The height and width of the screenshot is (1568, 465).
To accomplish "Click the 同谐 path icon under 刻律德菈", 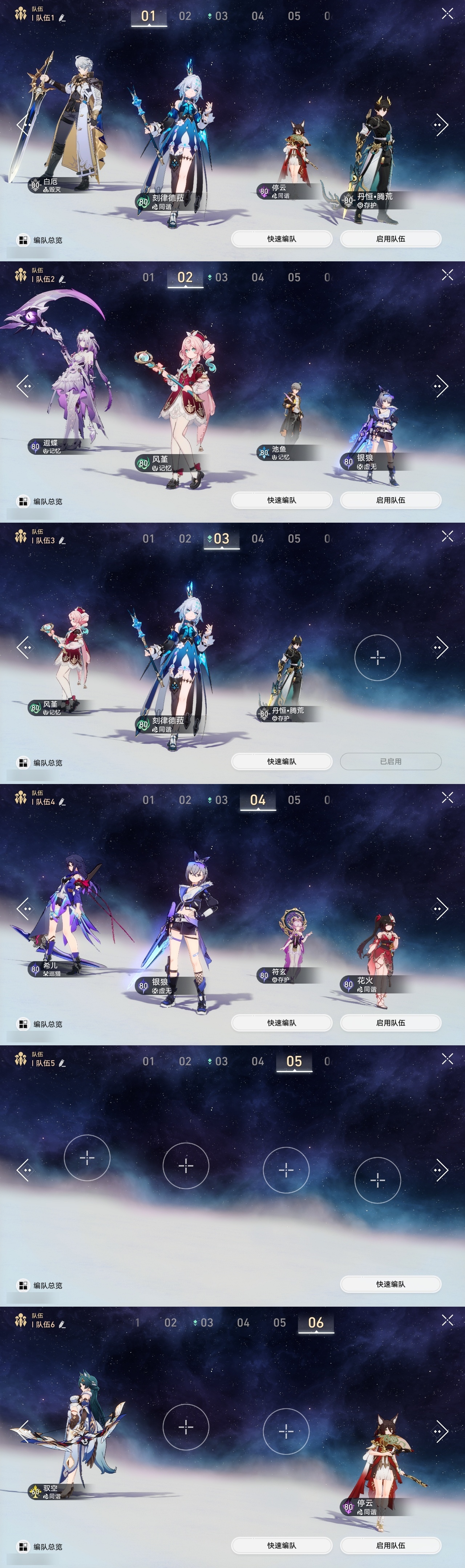I will (154, 207).
